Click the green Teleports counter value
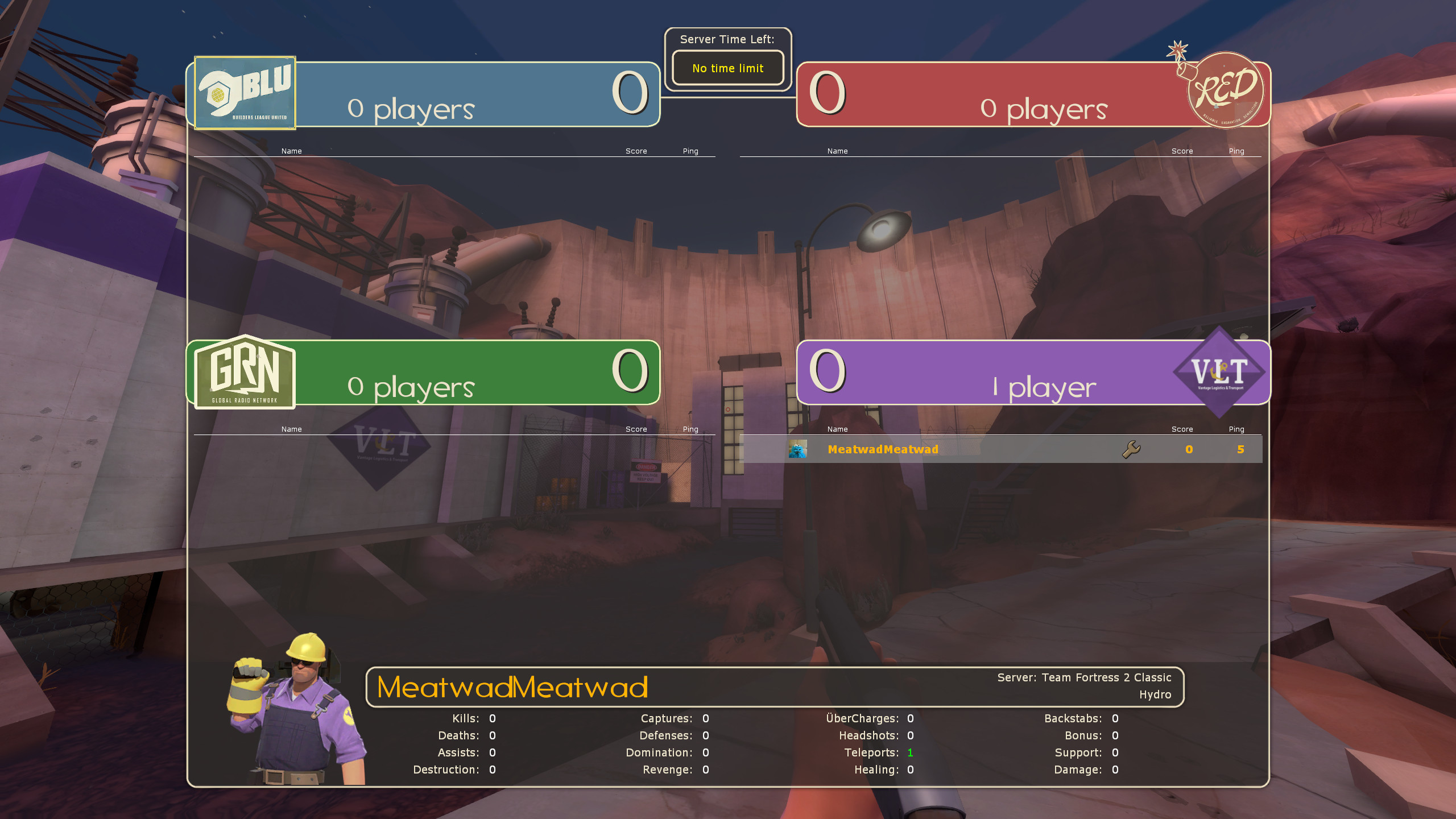The image size is (1456, 819). click(x=911, y=752)
